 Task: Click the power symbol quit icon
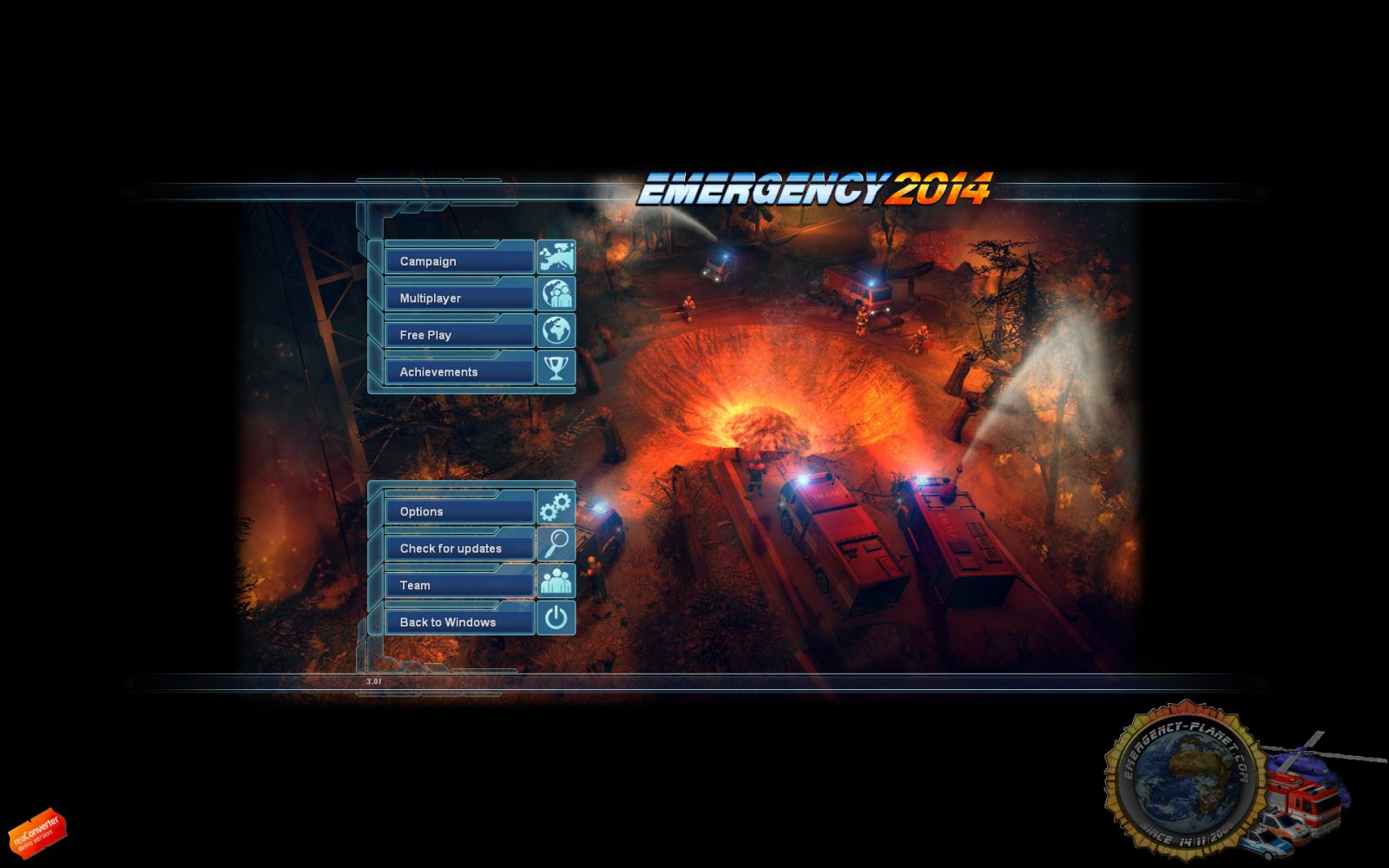click(x=556, y=618)
